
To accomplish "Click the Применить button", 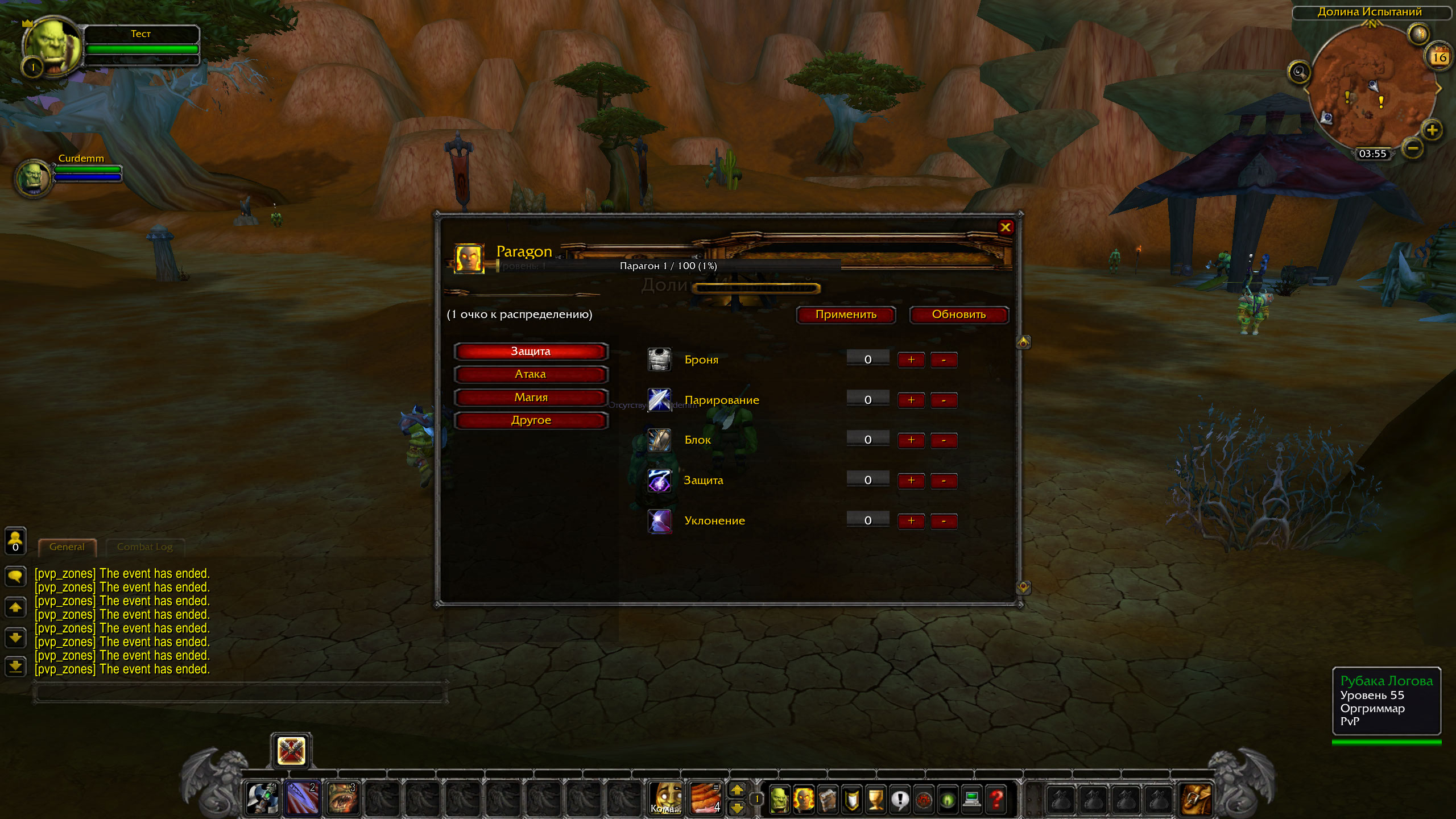I will 846,315.
